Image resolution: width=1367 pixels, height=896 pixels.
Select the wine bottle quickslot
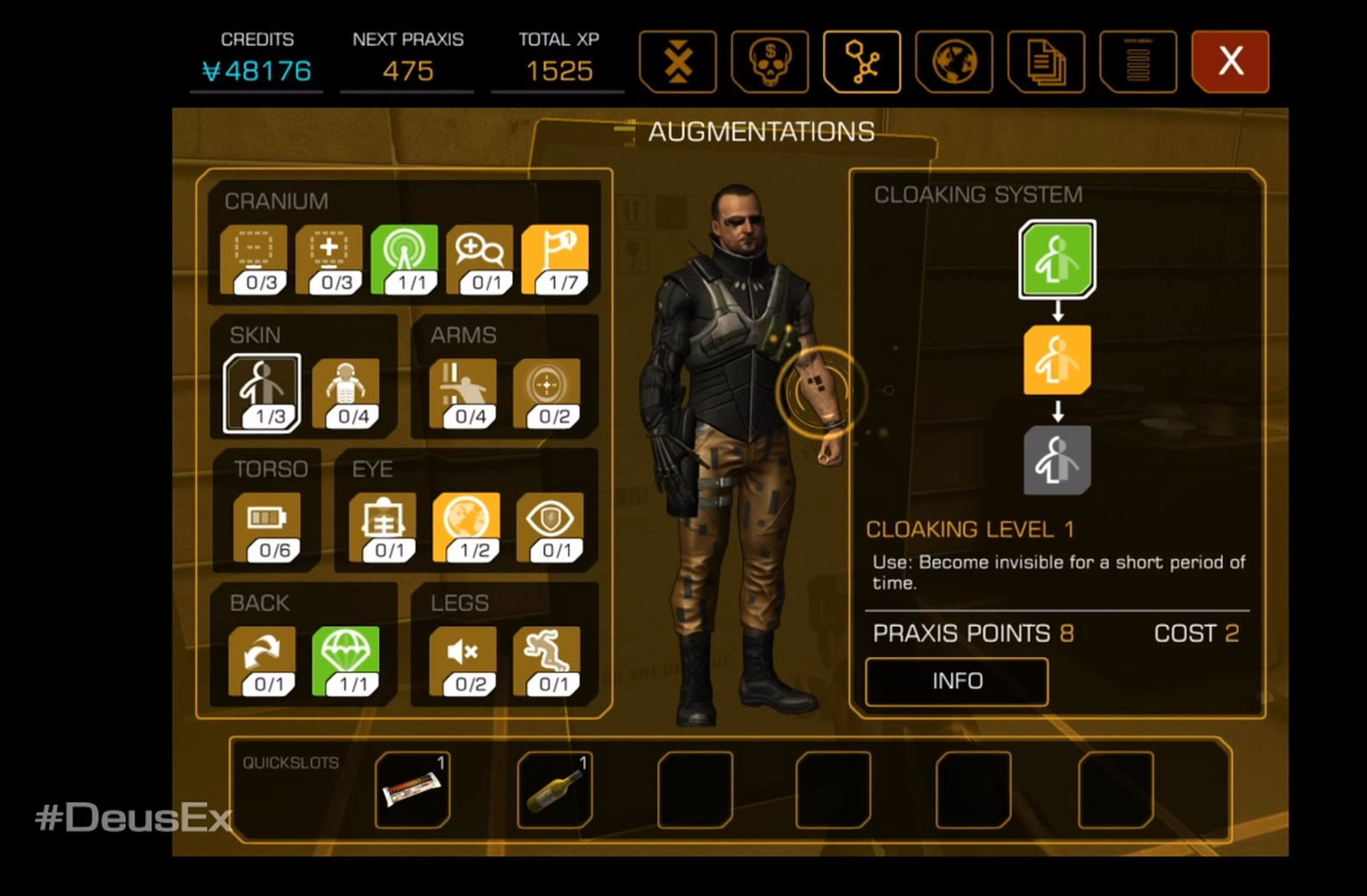[555, 789]
